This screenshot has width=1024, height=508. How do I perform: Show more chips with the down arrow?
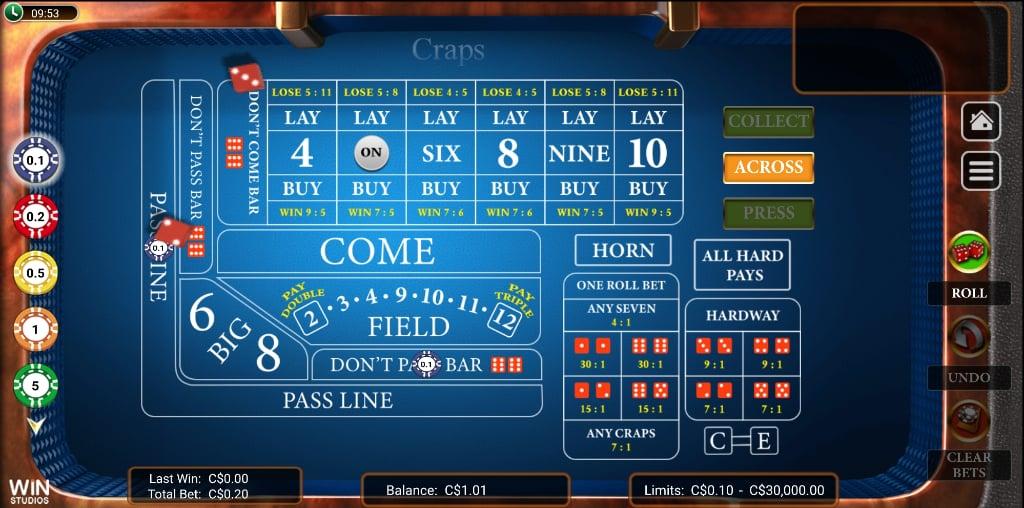[x=36, y=426]
